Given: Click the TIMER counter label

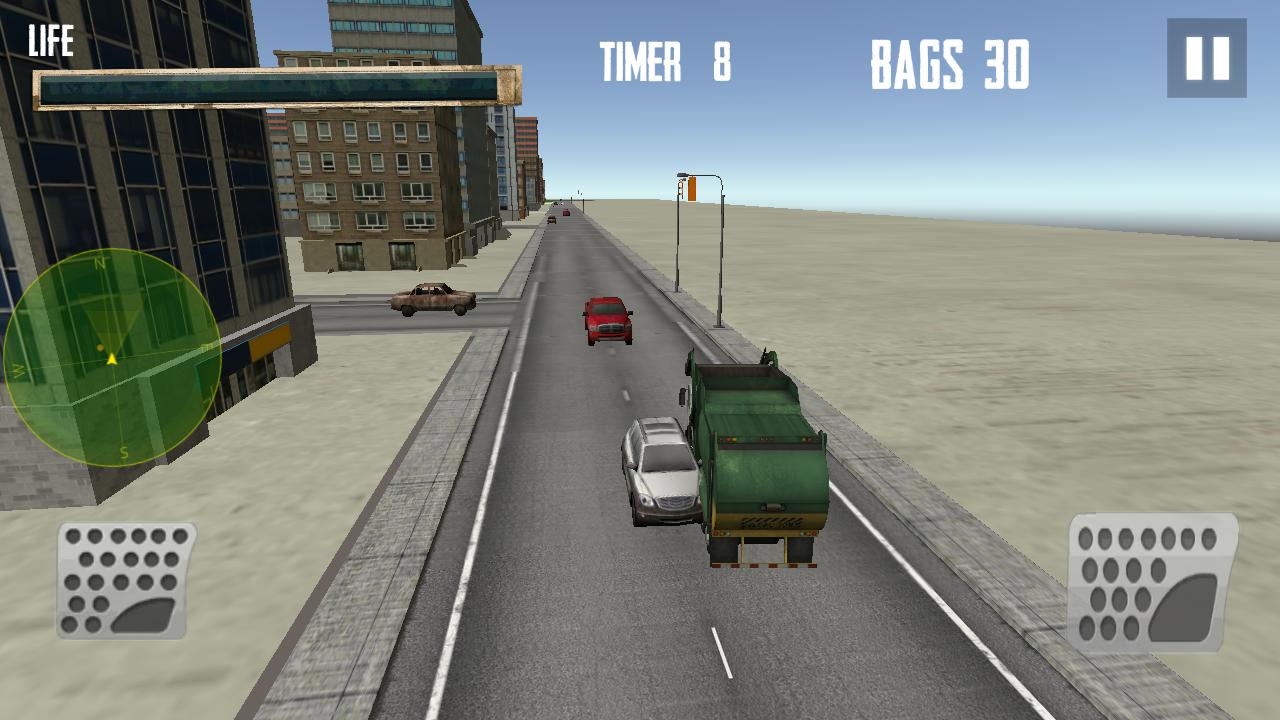Looking at the screenshot, I should pos(641,62).
